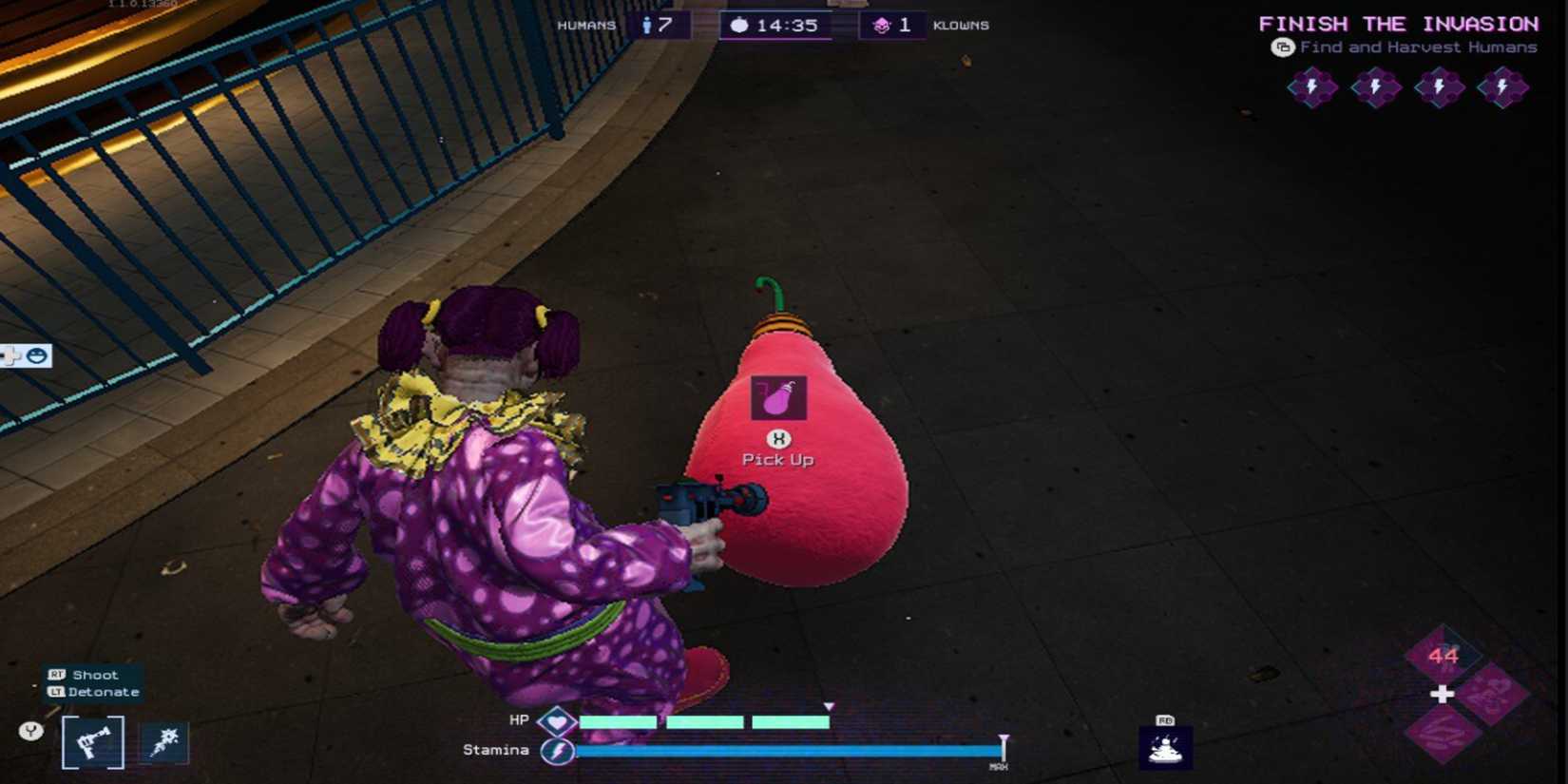Toggle the first lightning diamond under the objective
This screenshot has width=1568, height=784.
coord(1312,86)
